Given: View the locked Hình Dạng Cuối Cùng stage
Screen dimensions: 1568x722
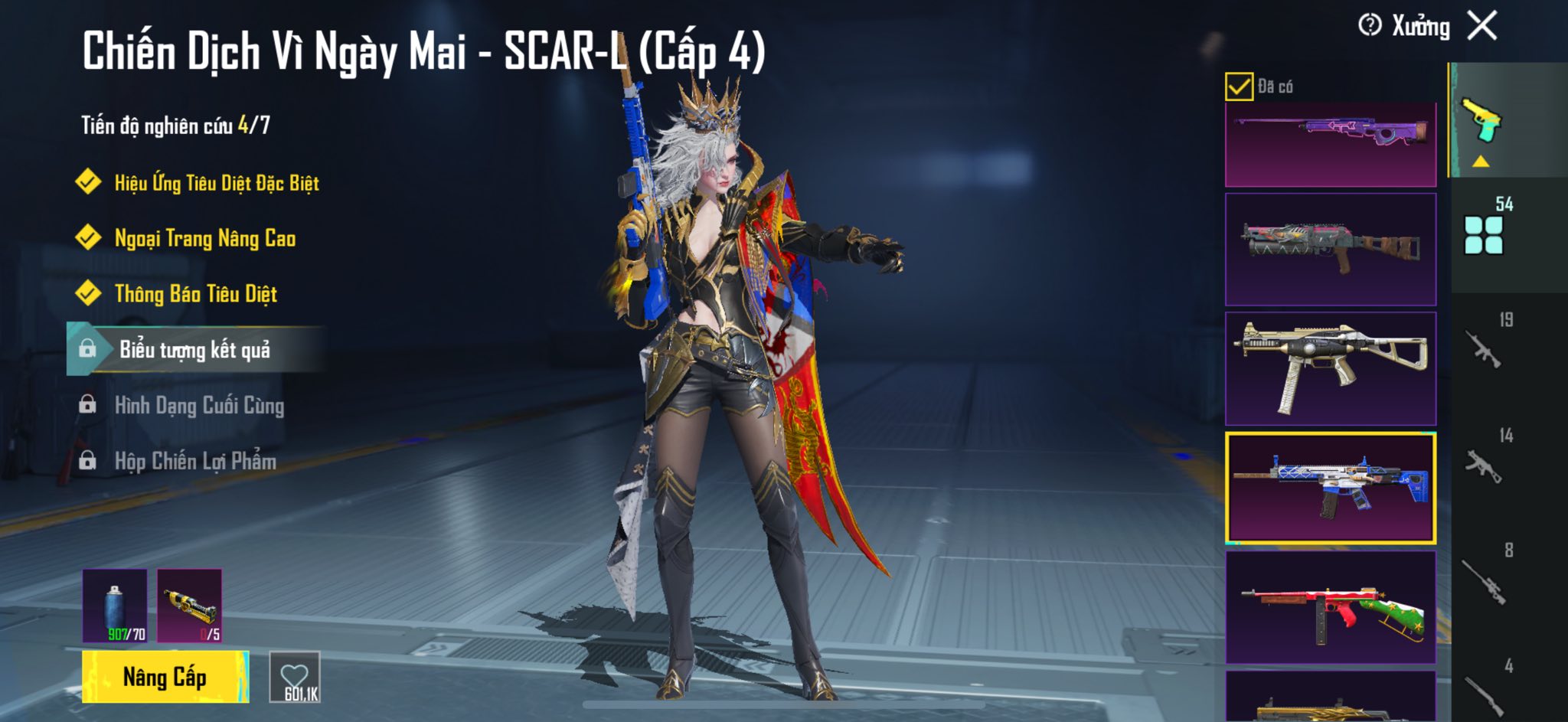Looking at the screenshot, I should (x=199, y=406).
